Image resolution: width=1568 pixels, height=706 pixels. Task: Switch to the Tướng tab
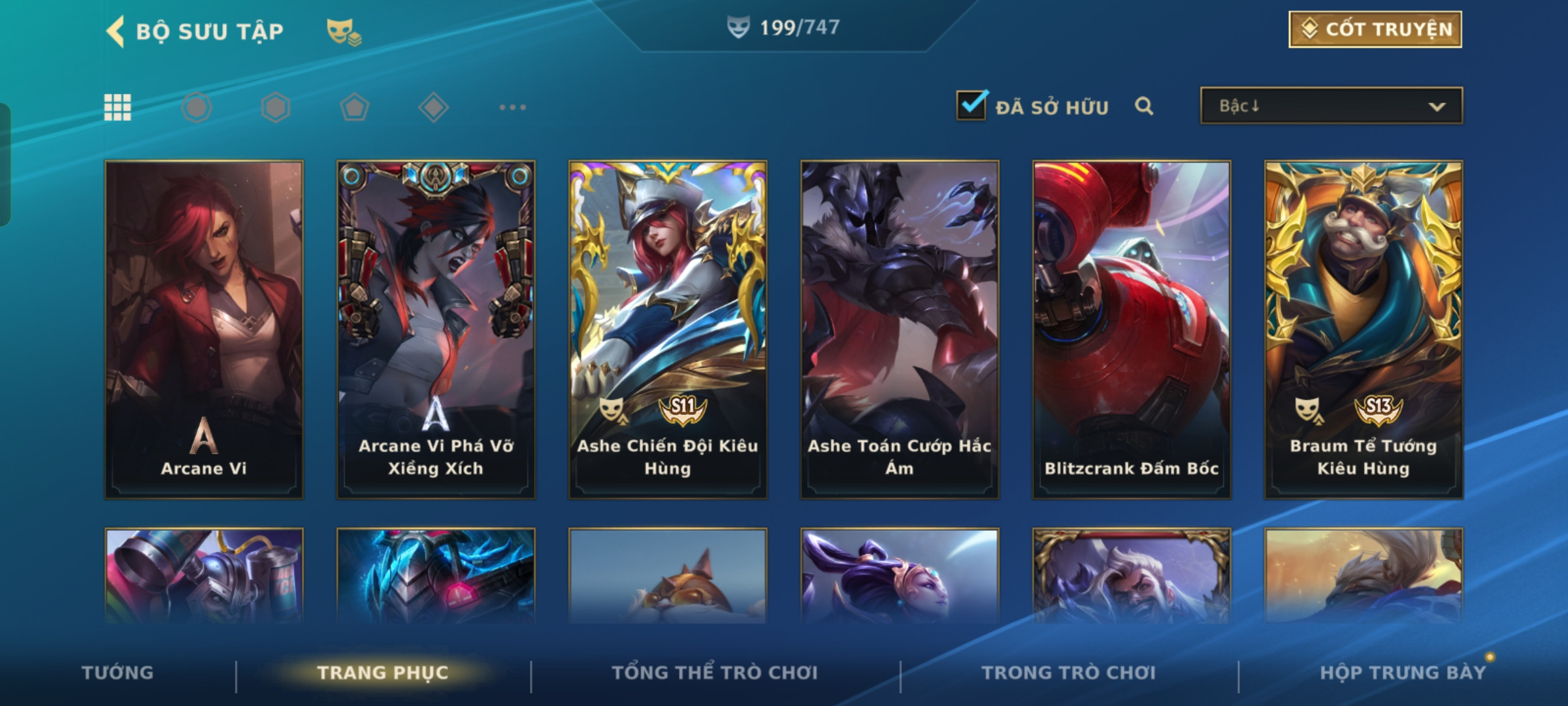(x=118, y=673)
